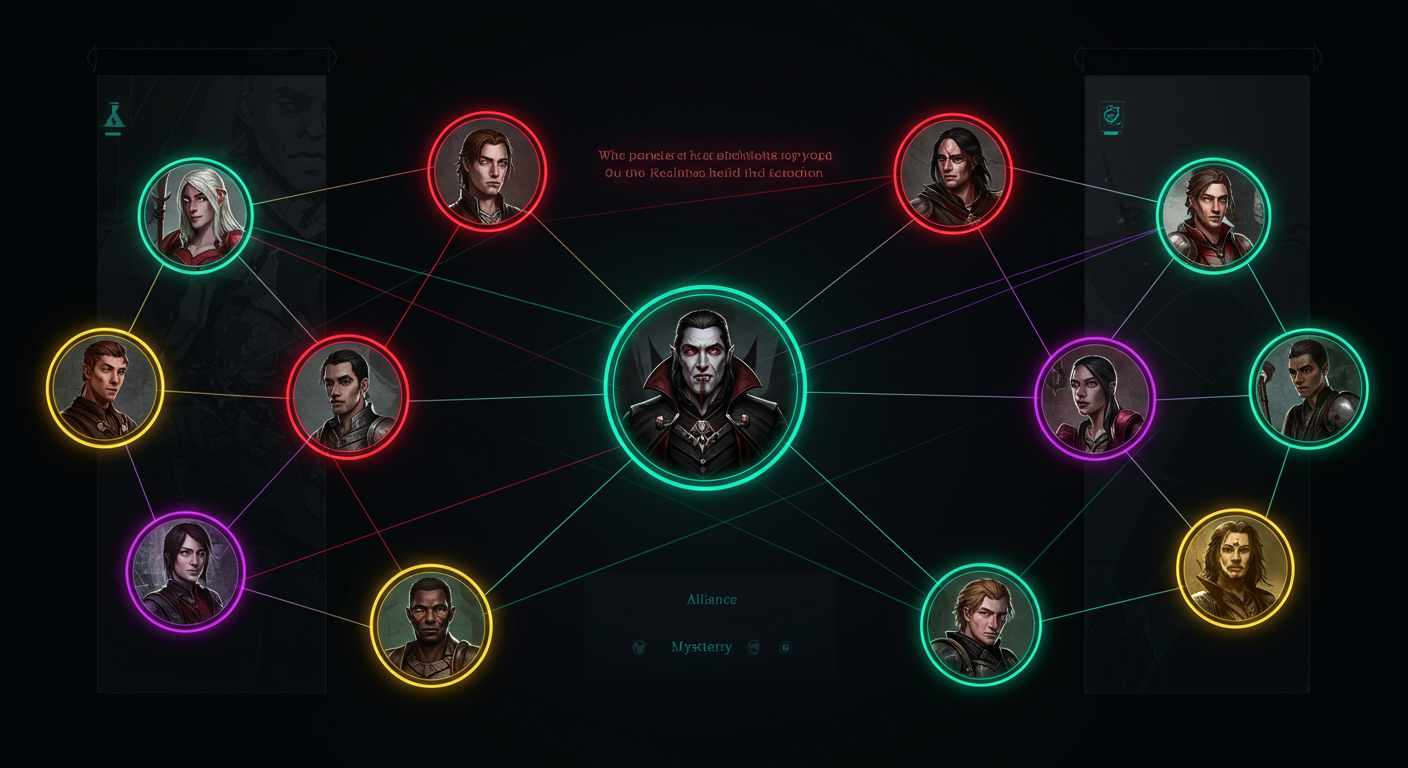Open the purple-ringed woman's portrait on the right
The image size is (1408, 768).
pyautogui.click(x=1096, y=399)
